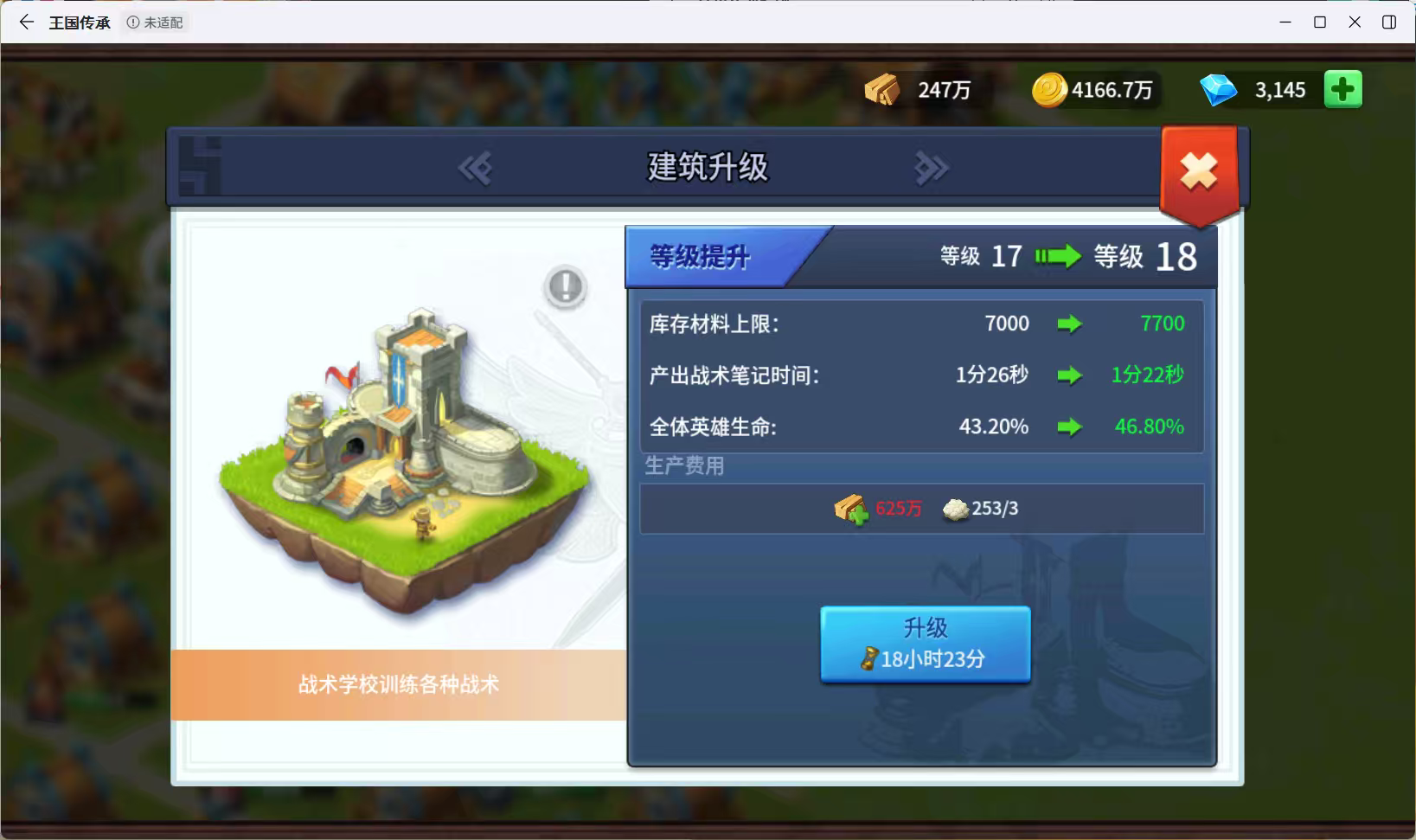
Task: Click the 王国传承 title bar label
Action: coord(80,22)
